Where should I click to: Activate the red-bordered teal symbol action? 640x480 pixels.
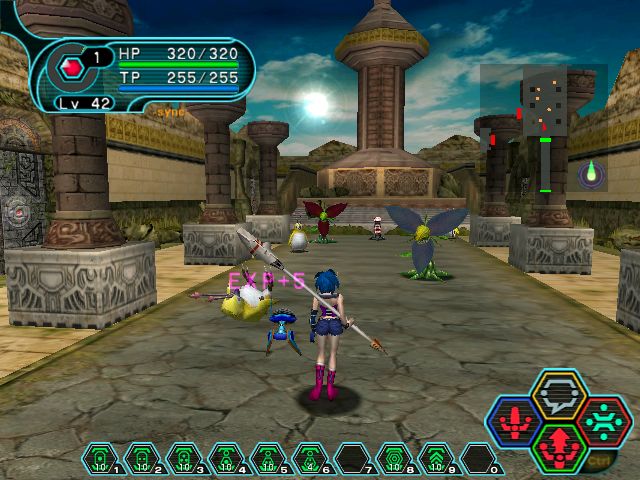click(602, 422)
